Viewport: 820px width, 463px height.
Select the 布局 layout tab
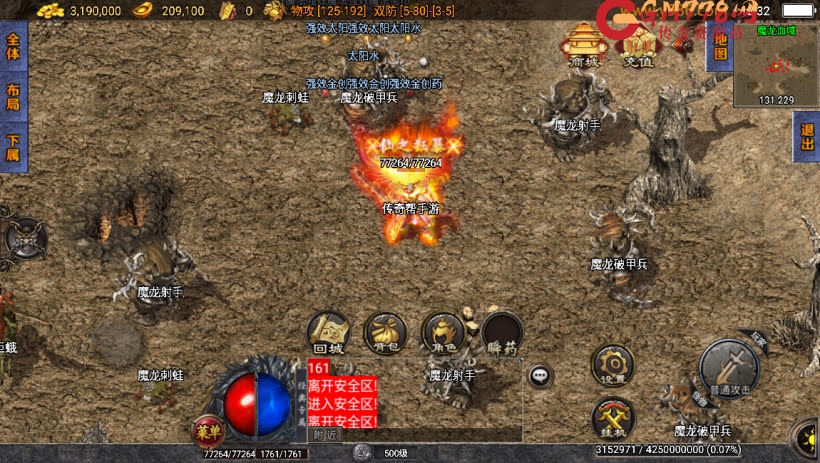pyautogui.click(x=12, y=97)
